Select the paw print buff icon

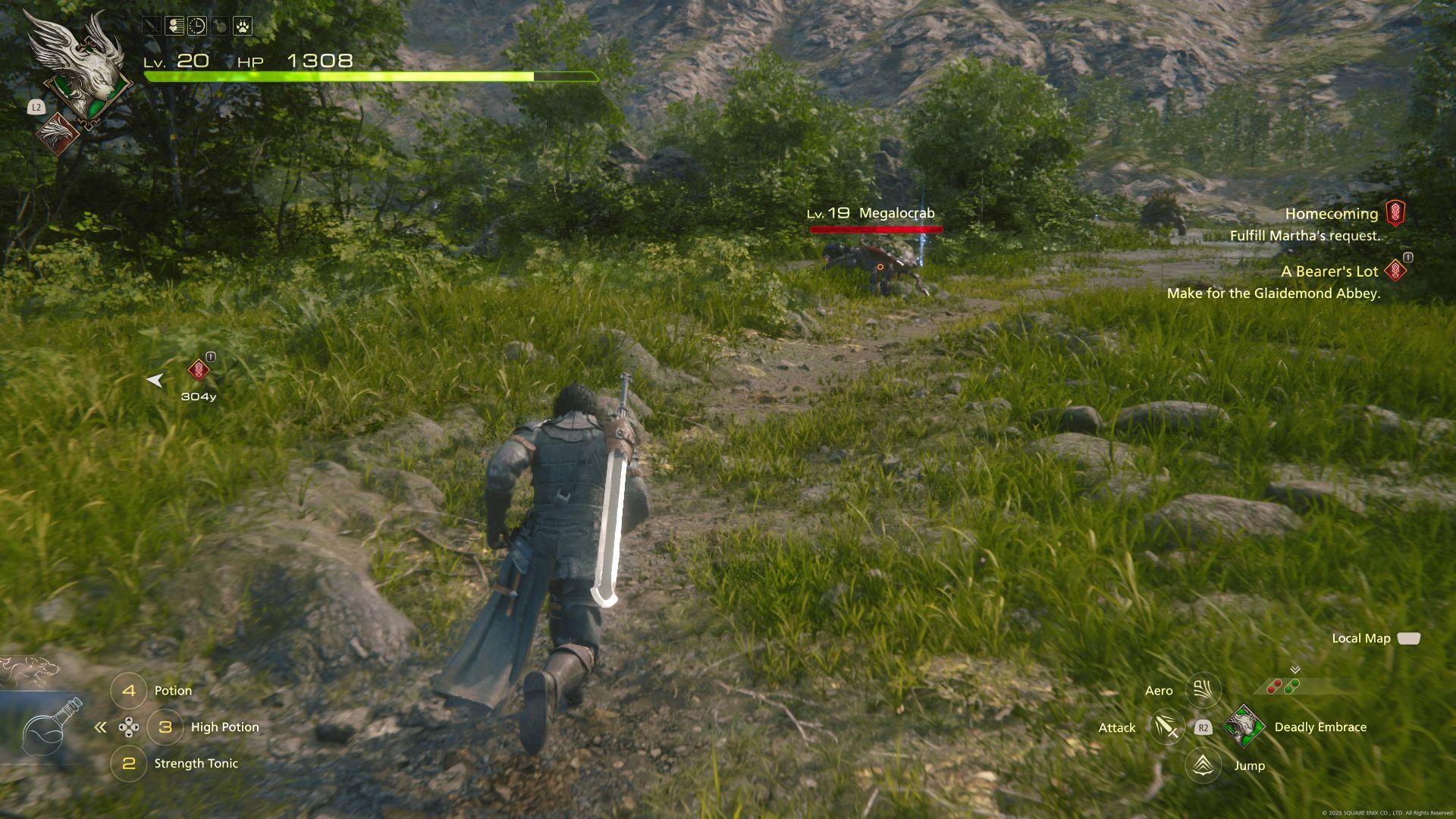(x=242, y=27)
